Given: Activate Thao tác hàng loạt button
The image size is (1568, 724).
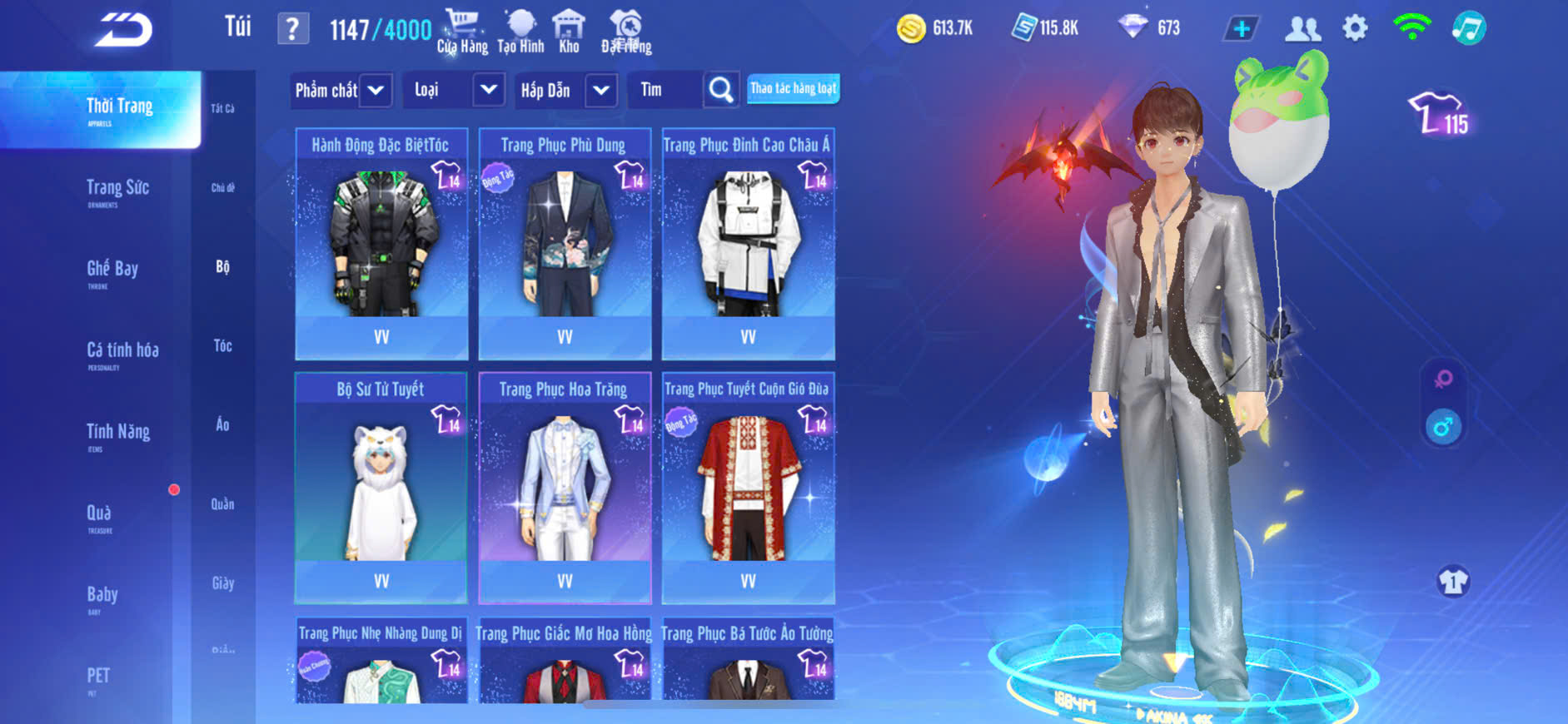Looking at the screenshot, I should click(x=793, y=88).
